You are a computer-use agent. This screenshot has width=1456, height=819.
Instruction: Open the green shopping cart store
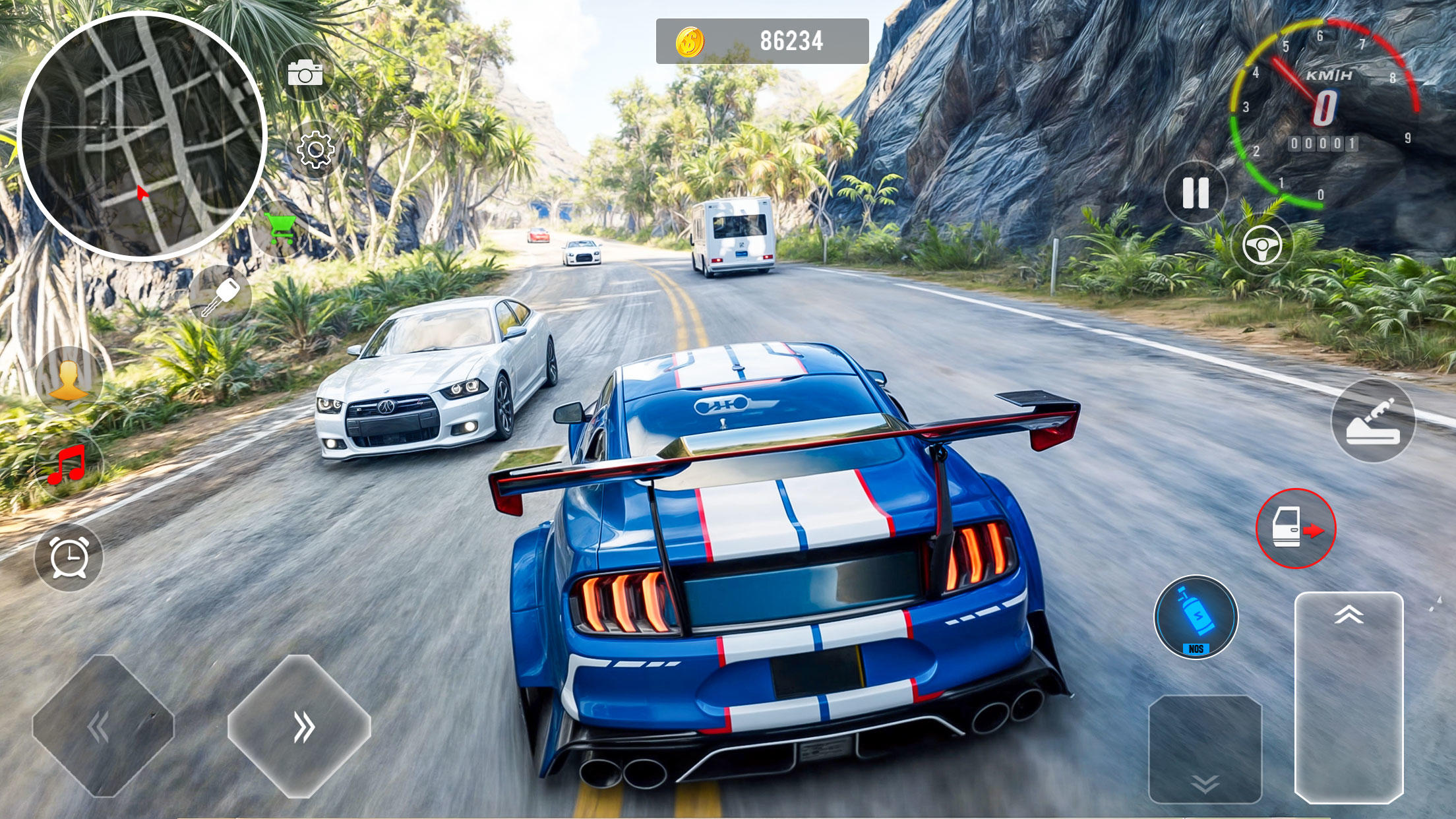point(282,230)
